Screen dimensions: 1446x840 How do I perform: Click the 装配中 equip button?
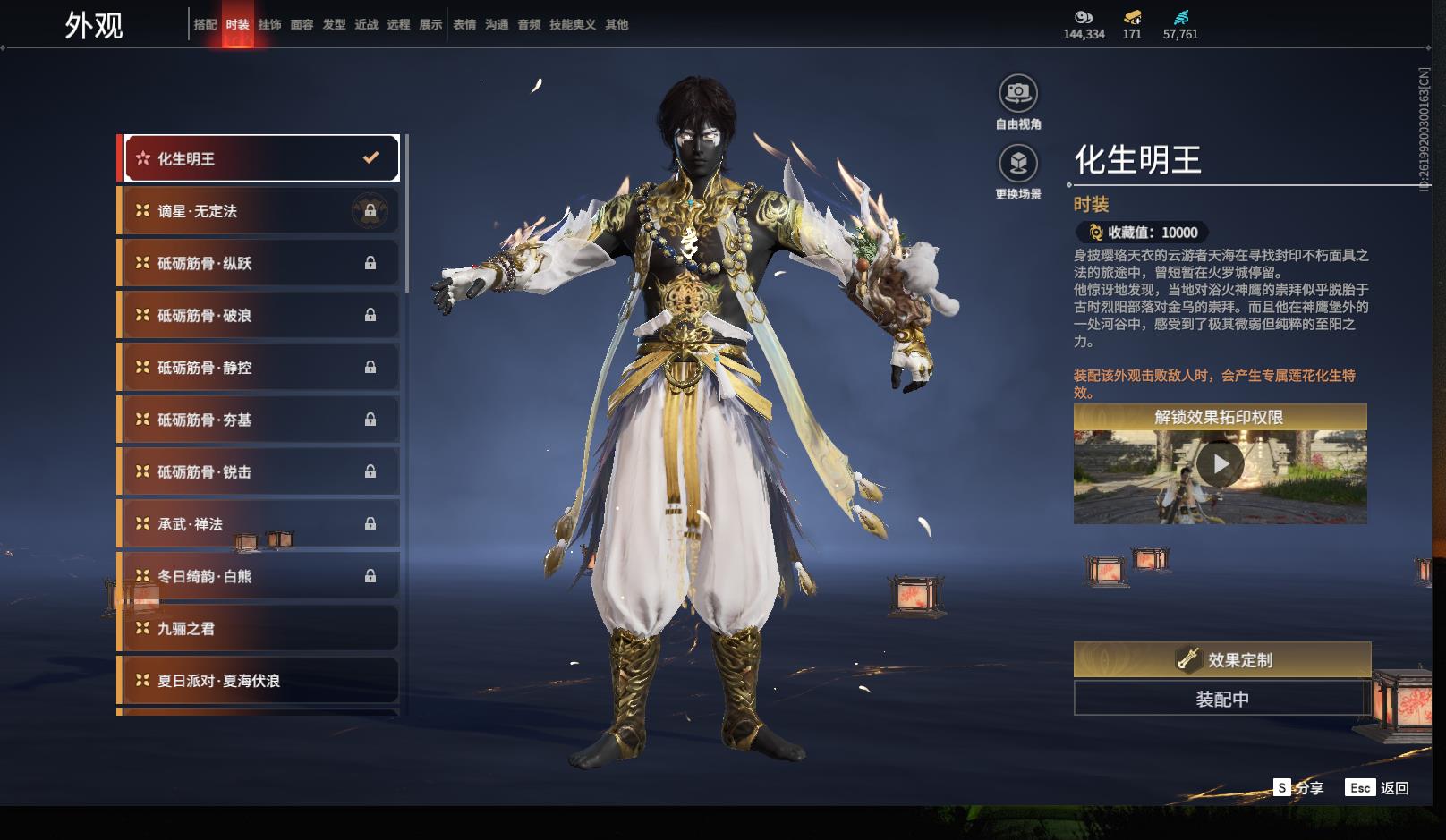click(1221, 699)
